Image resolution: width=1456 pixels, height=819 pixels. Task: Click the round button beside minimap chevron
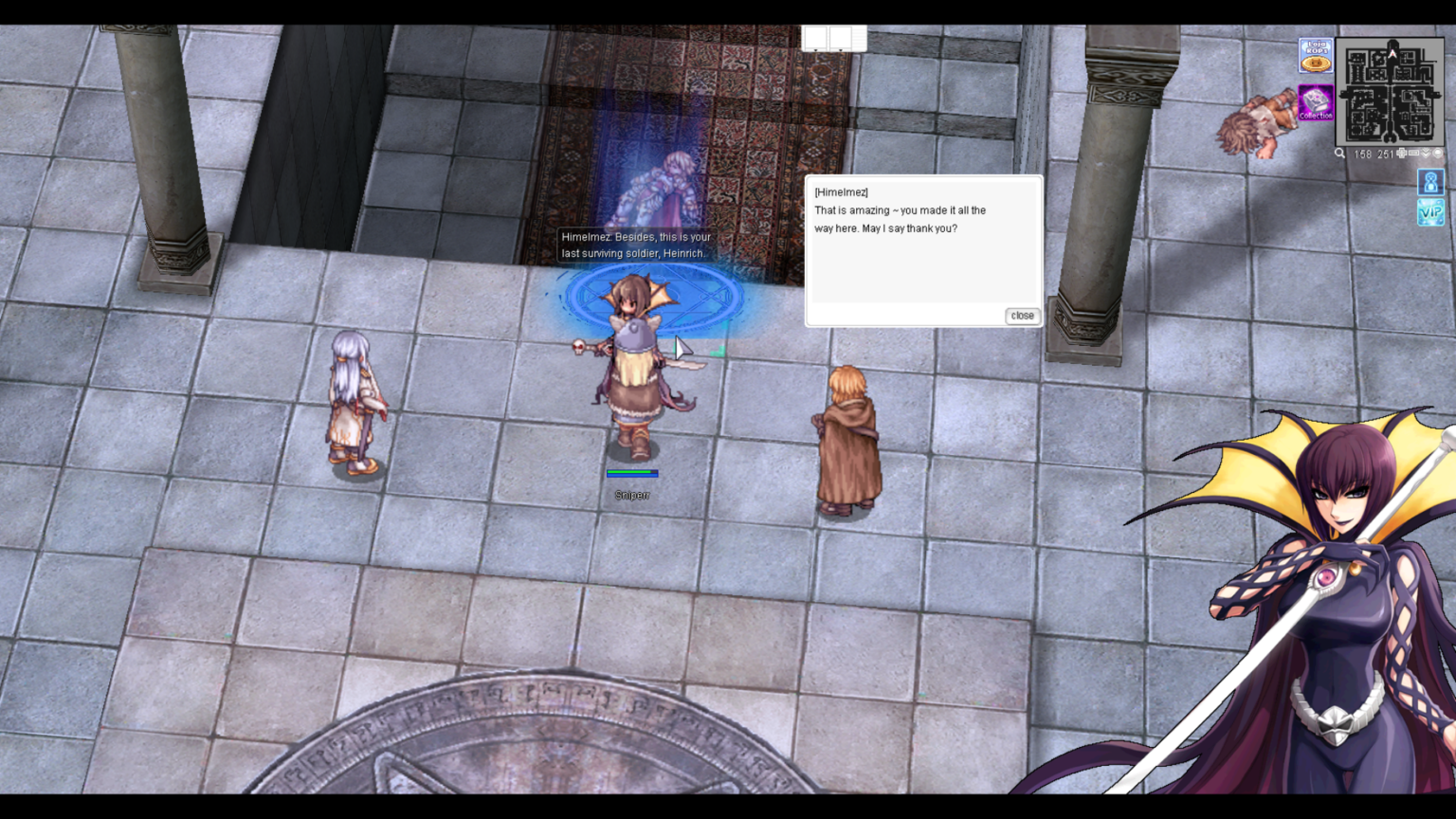click(x=1438, y=153)
